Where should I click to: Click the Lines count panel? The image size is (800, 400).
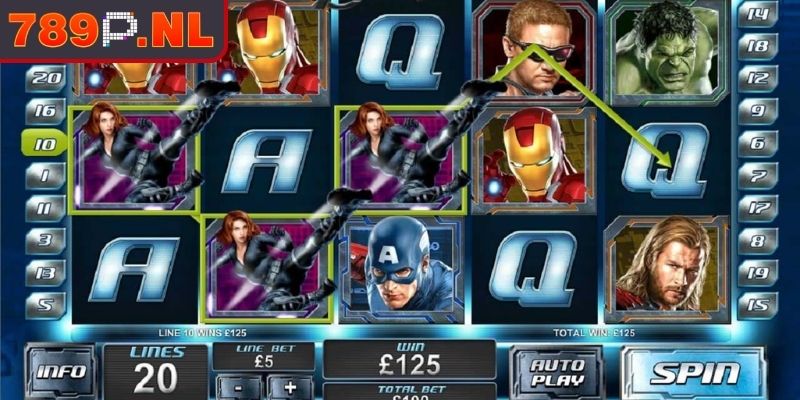click(155, 368)
